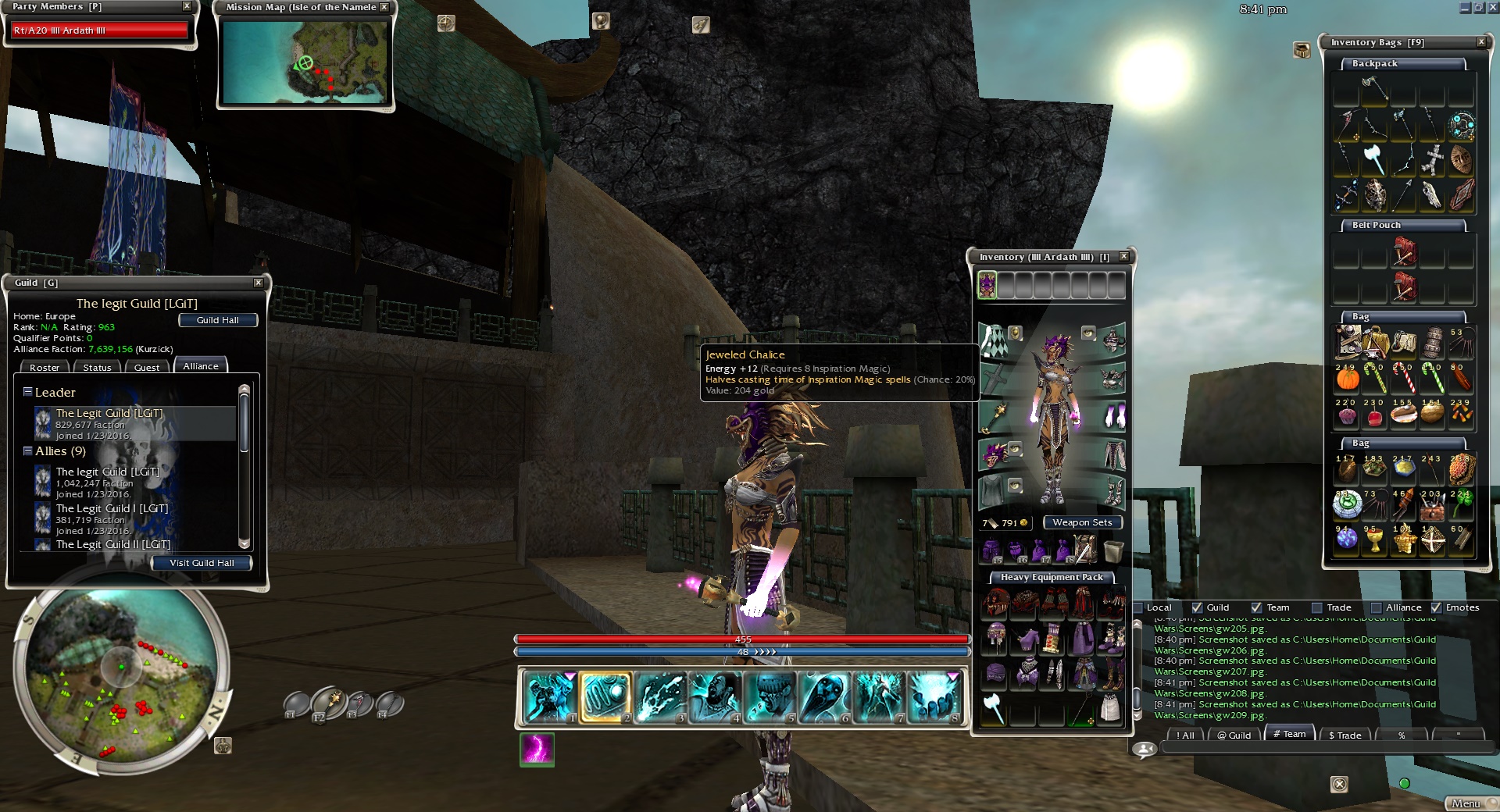Close the Inventory window
Image resolution: width=1500 pixels, height=812 pixels.
tap(1123, 256)
